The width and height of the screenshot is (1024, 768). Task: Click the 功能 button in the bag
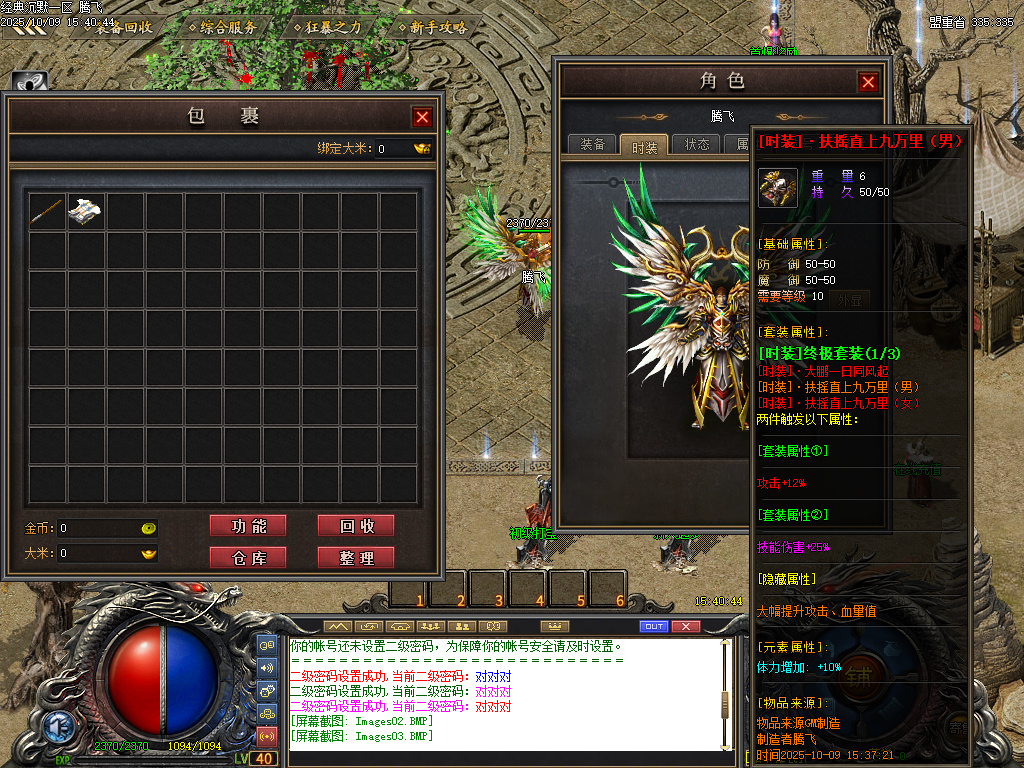pyautogui.click(x=248, y=526)
